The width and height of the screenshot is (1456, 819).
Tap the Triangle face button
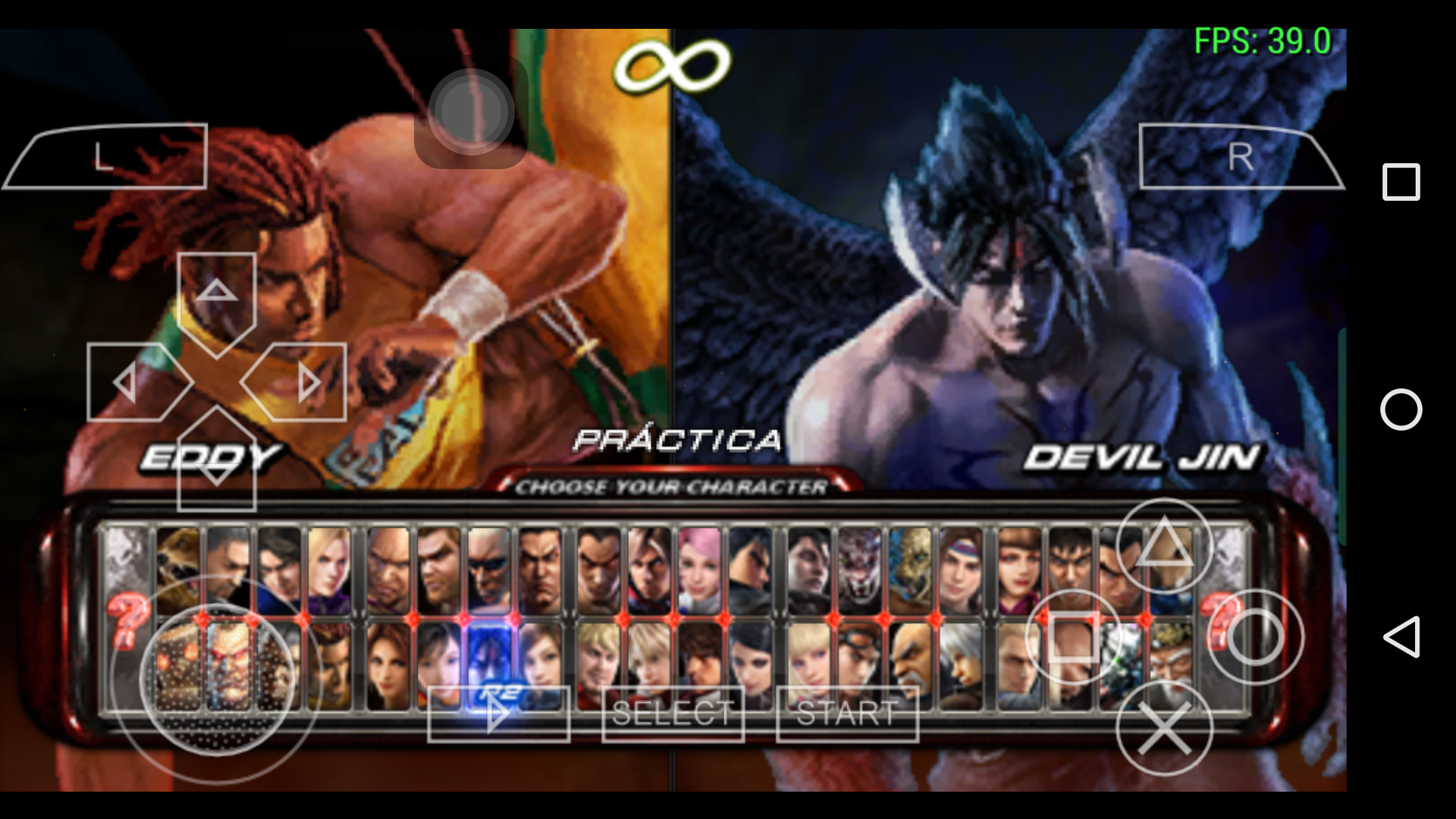(x=1168, y=546)
